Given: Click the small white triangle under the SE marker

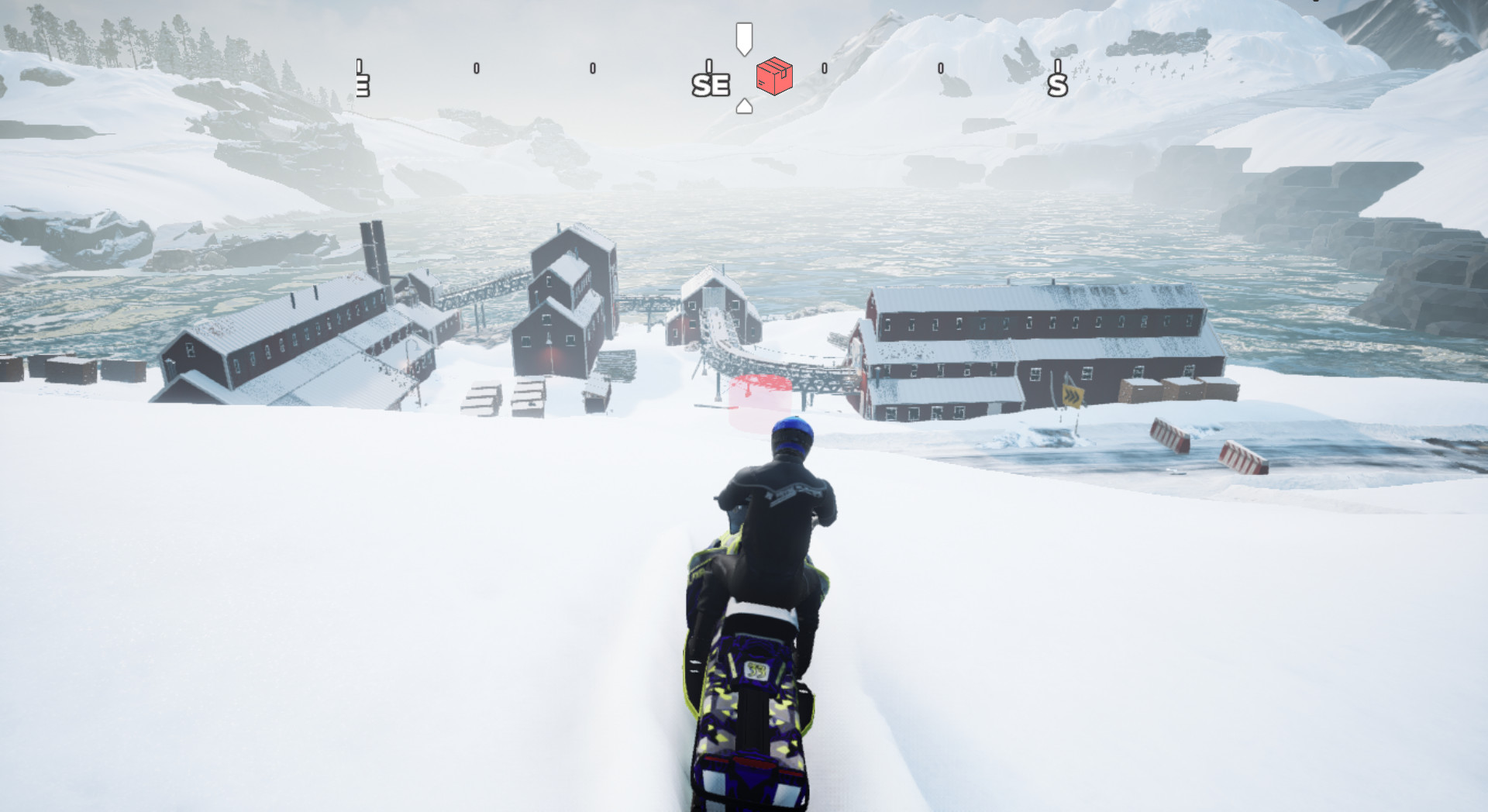Looking at the screenshot, I should [744, 103].
